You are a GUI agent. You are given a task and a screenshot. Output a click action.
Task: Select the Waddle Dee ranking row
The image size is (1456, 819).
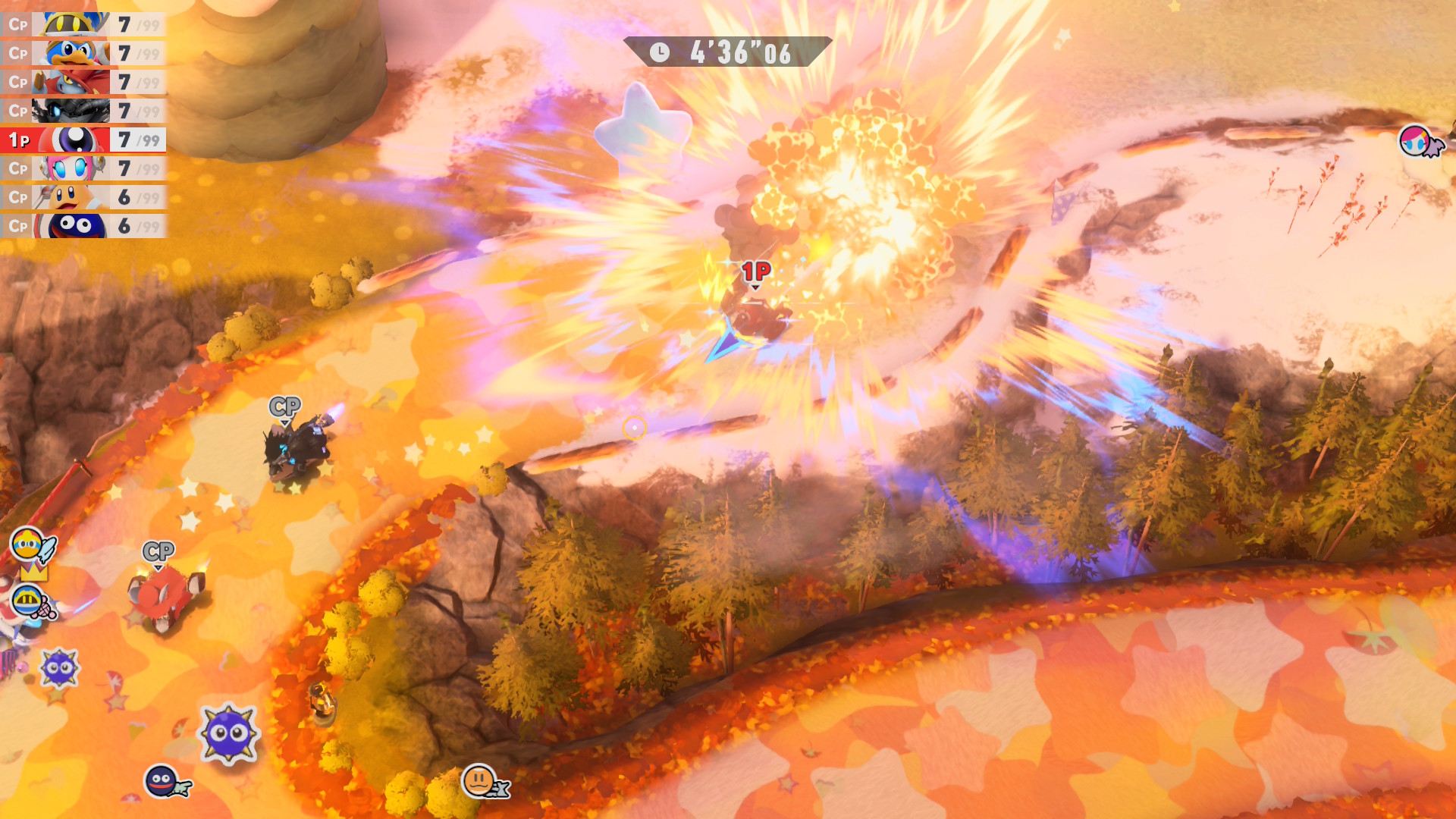(x=83, y=198)
